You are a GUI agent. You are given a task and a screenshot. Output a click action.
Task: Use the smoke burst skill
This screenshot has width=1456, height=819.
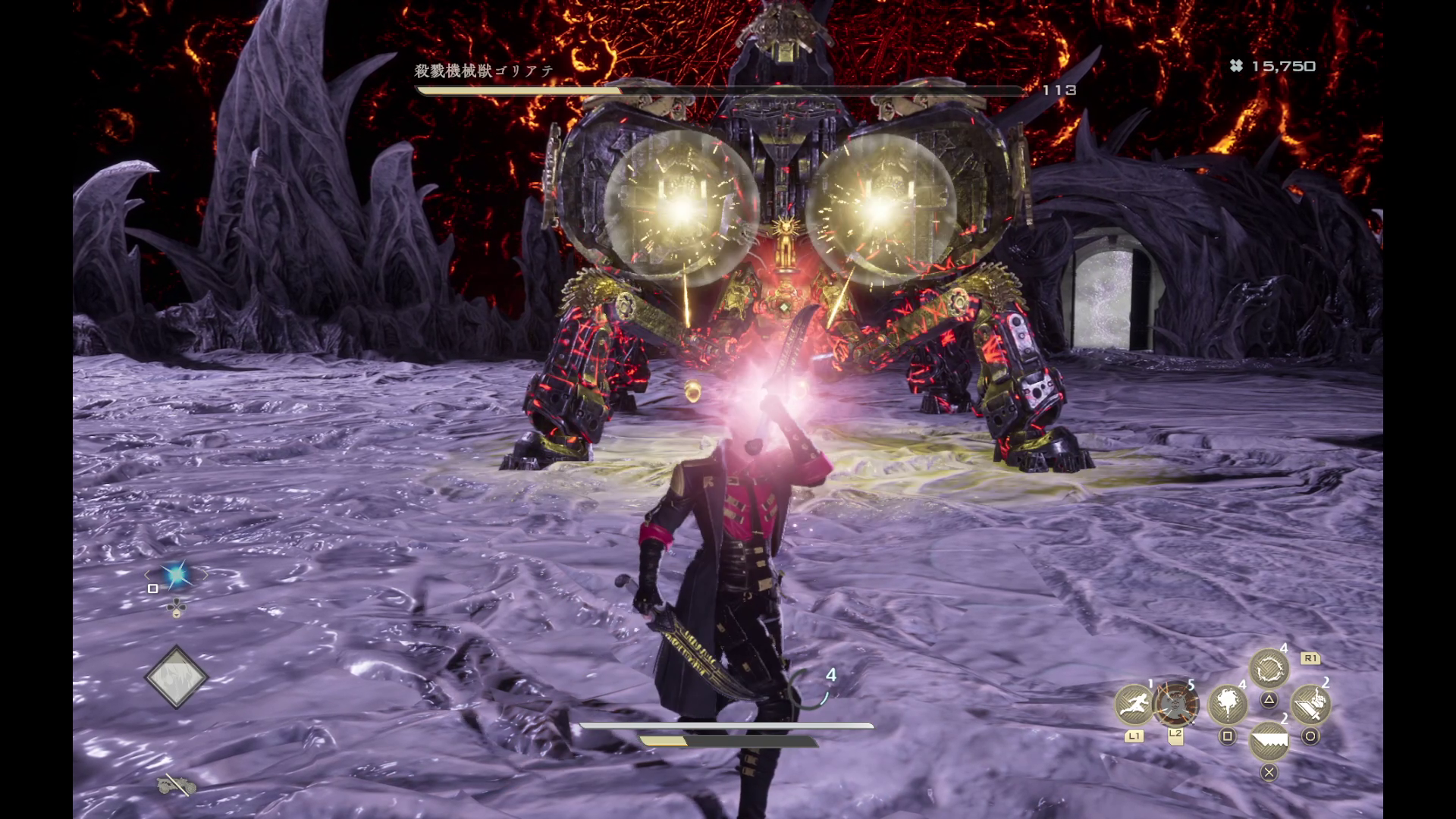[x=1227, y=705]
